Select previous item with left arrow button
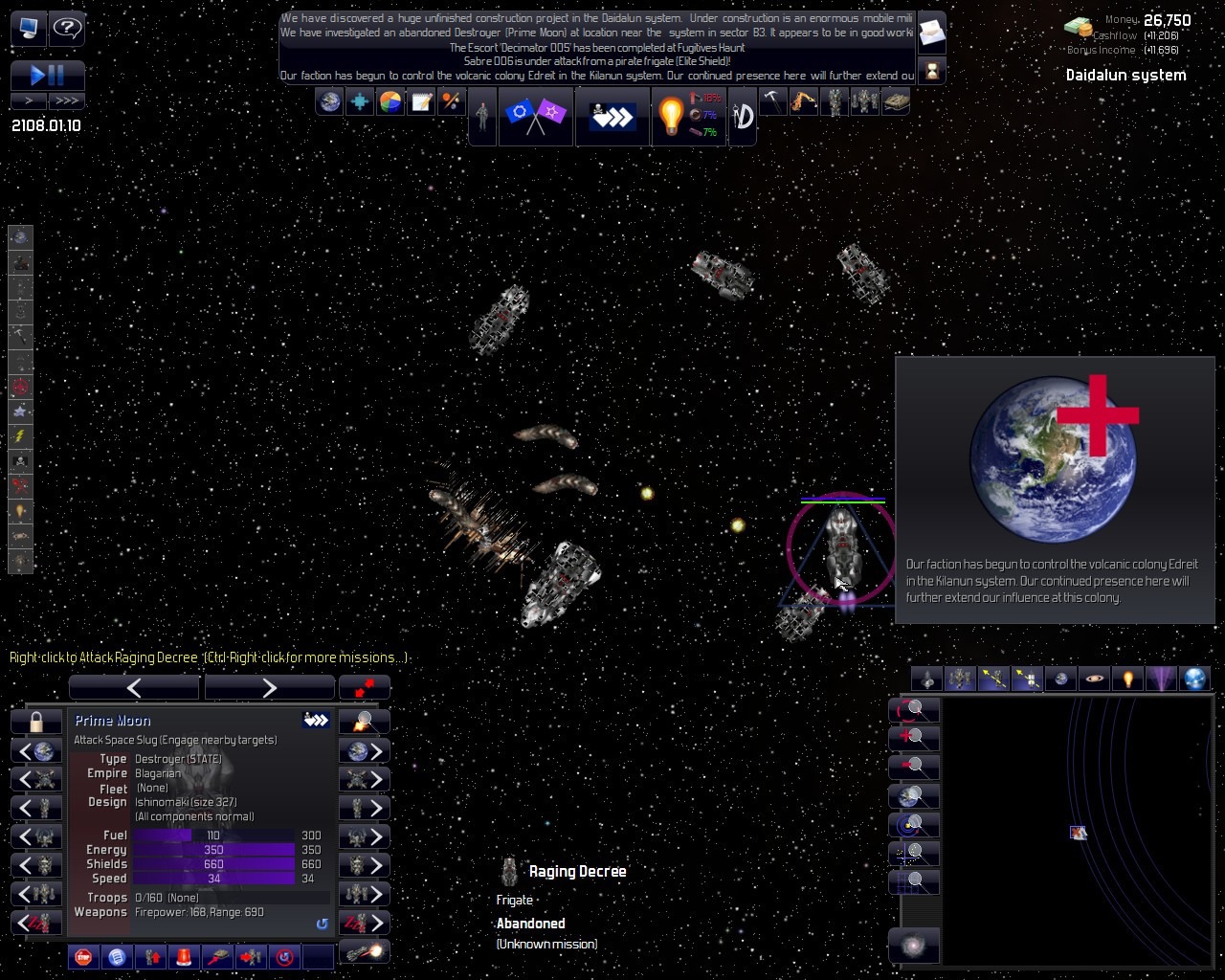1225x980 pixels. click(x=134, y=687)
